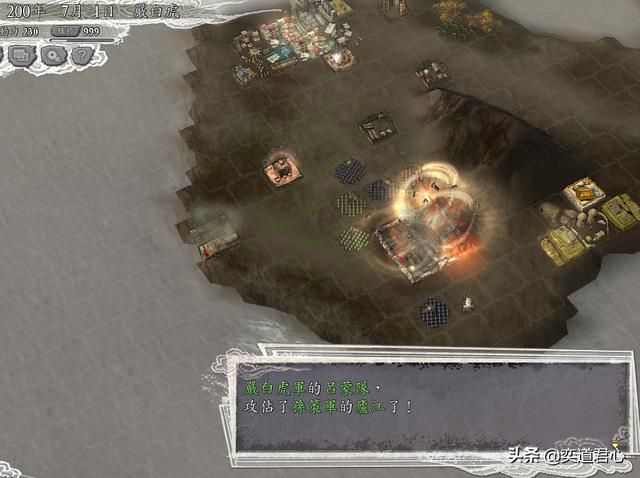Screen dimensions: 640x478
Task: Open the gear settings button
Action: pos(51,56)
